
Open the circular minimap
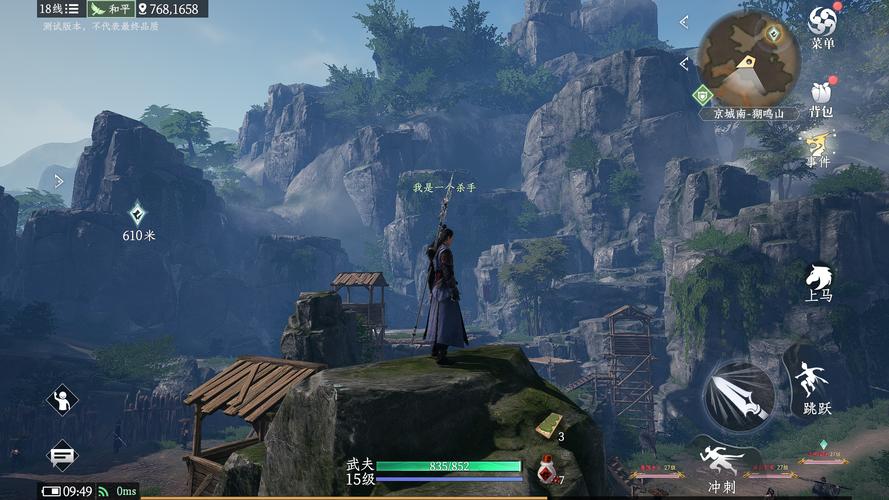(748, 58)
